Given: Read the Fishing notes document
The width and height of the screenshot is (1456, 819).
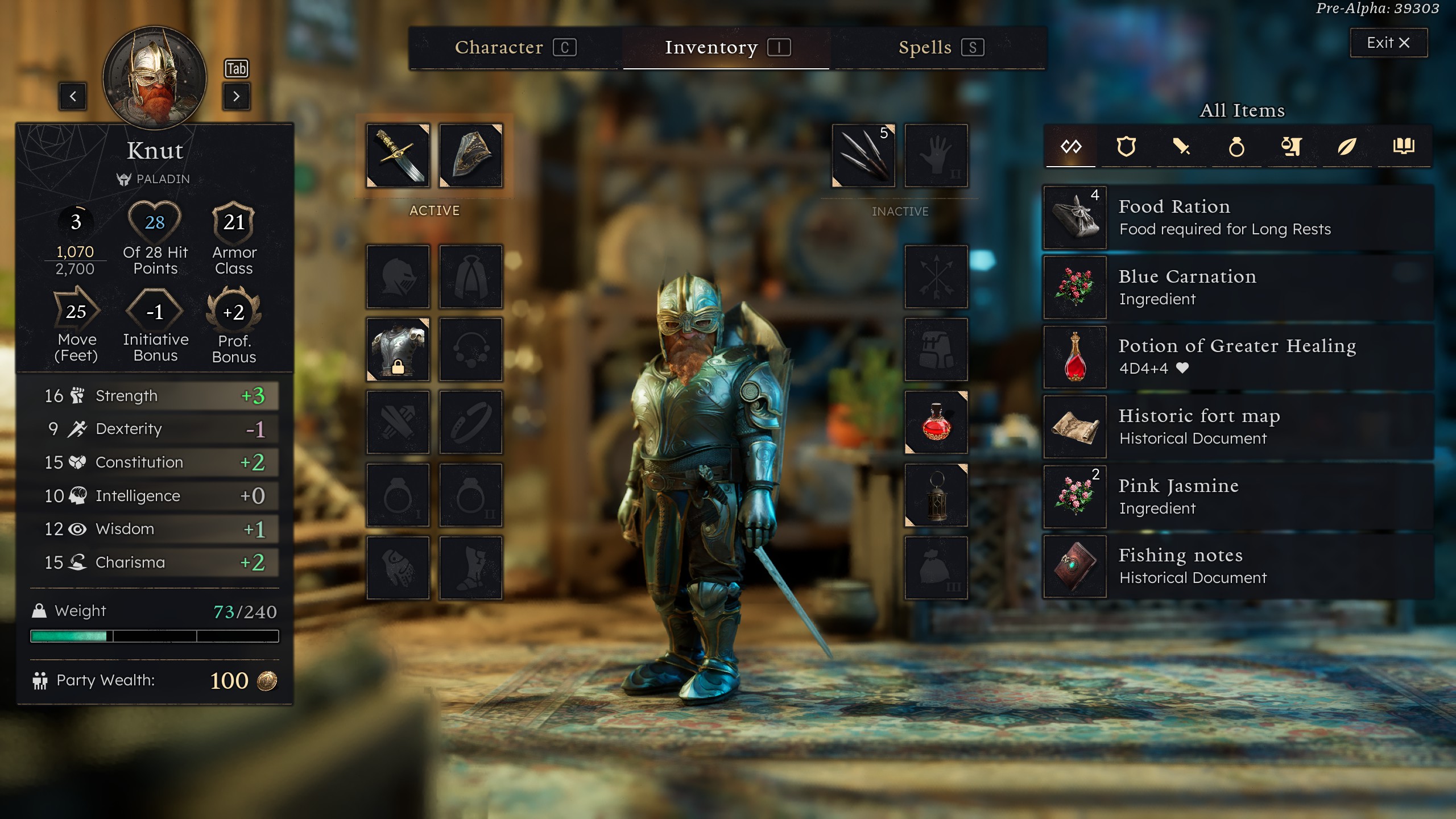Looking at the screenshot, I should coord(1239,566).
